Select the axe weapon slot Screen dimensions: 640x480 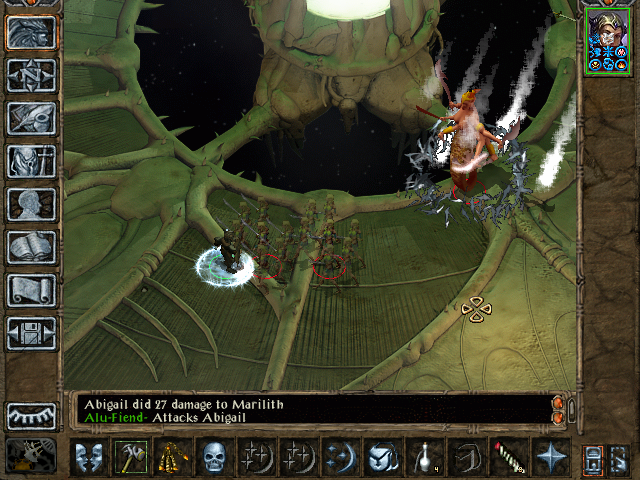click(130, 458)
